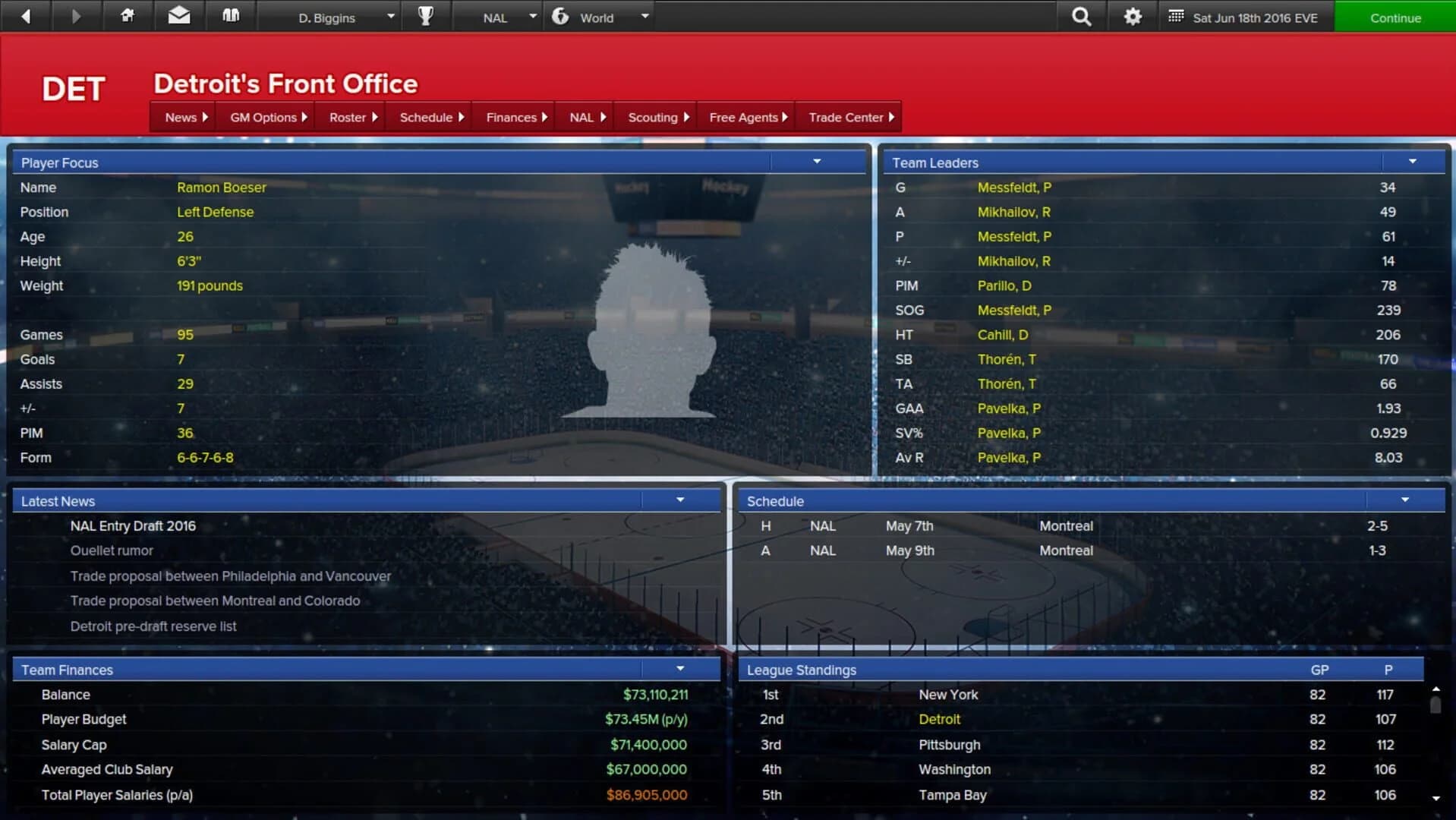The image size is (1456, 820).
Task: Open the Trade Center menu
Action: click(x=846, y=117)
